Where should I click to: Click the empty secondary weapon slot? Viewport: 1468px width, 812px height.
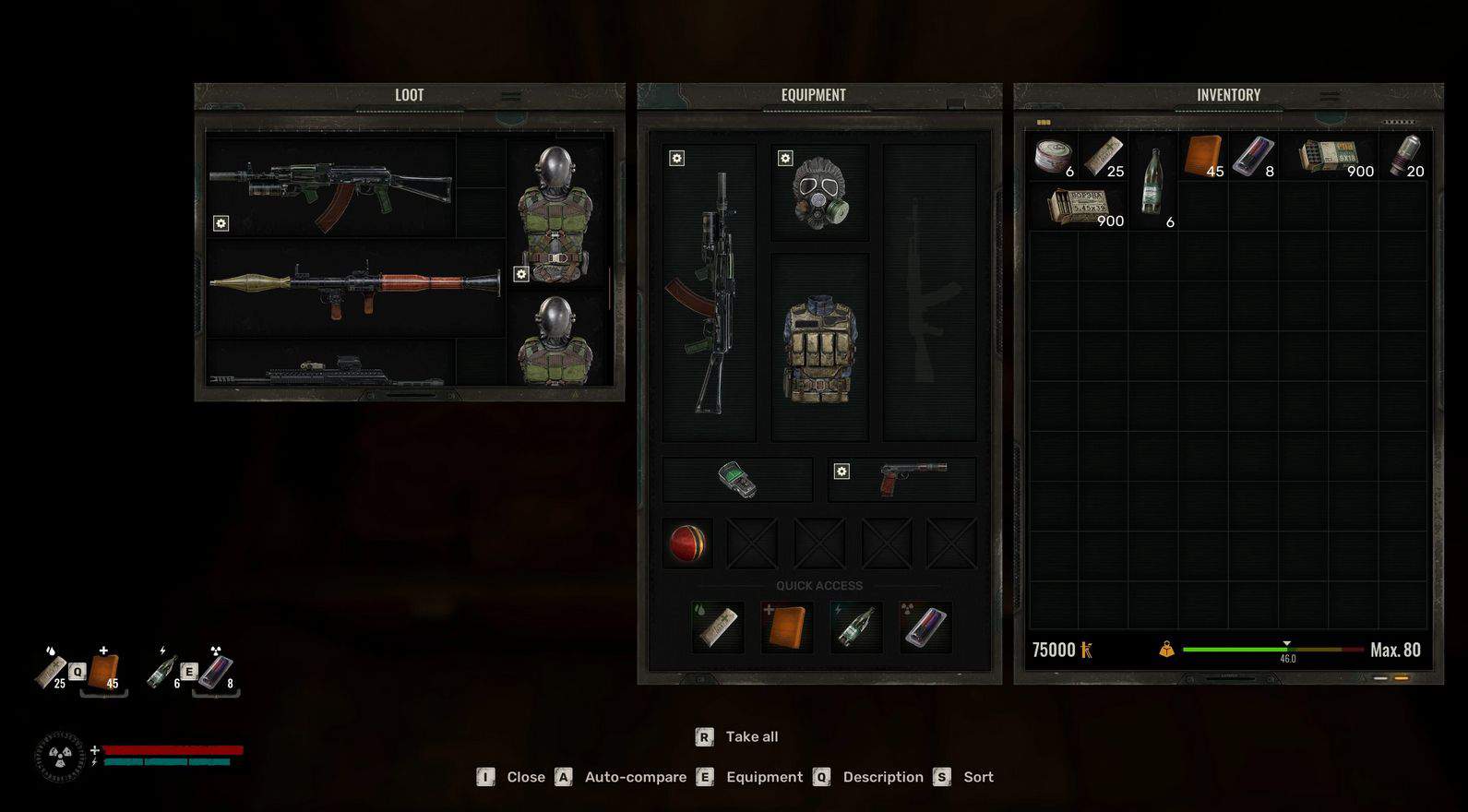929,293
